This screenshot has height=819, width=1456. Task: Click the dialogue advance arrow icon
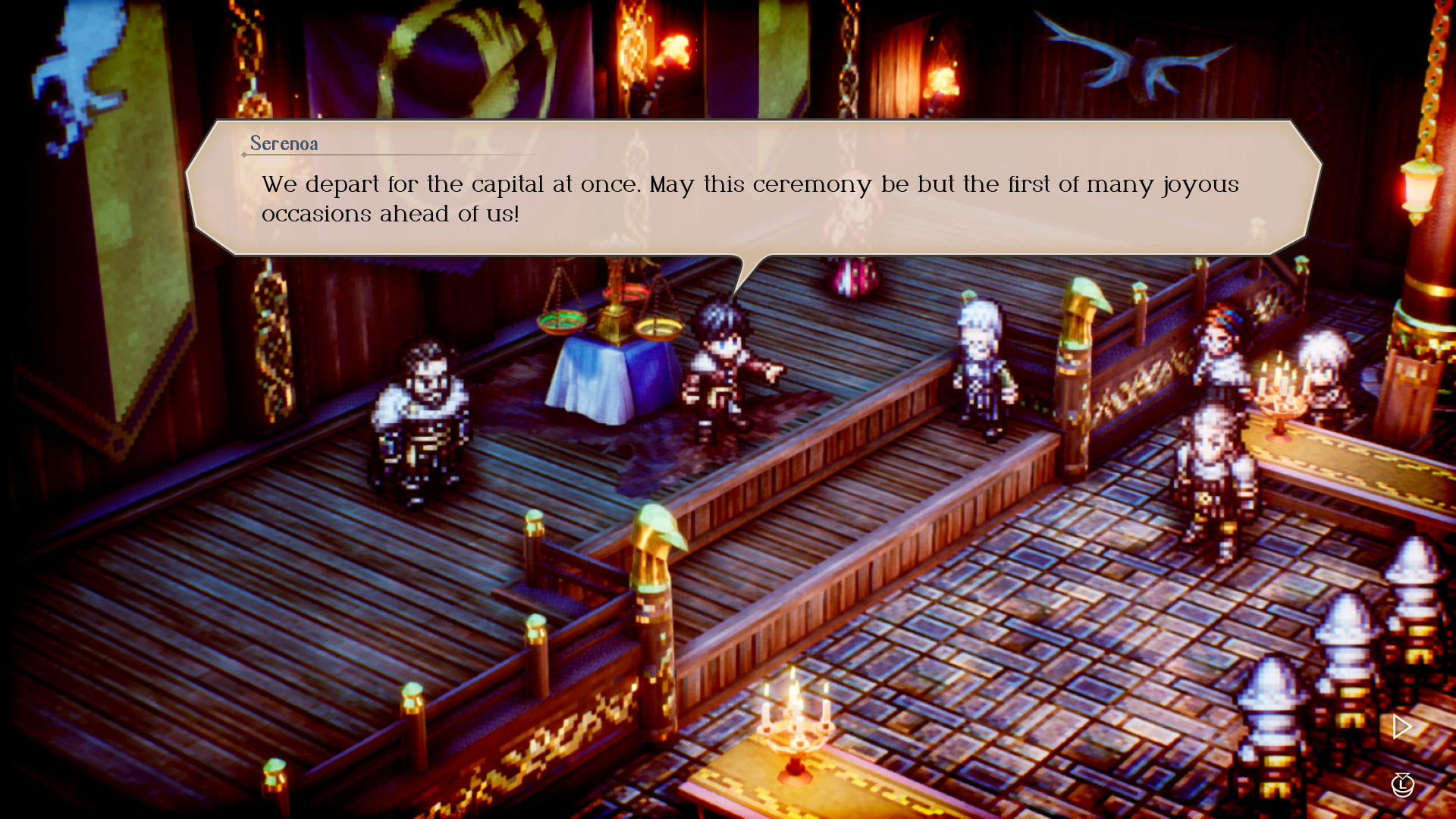point(1400,726)
